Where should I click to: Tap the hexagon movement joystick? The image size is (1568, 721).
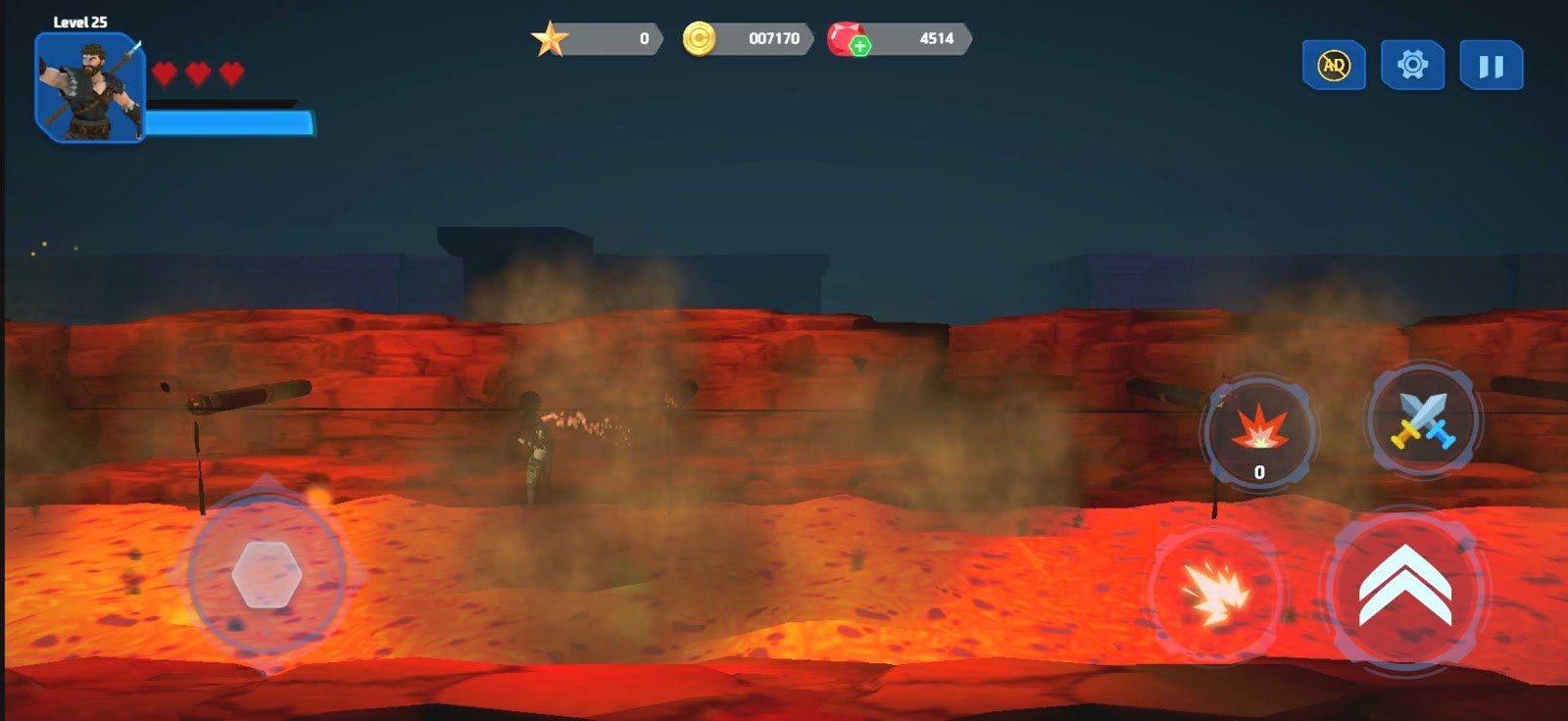267,575
